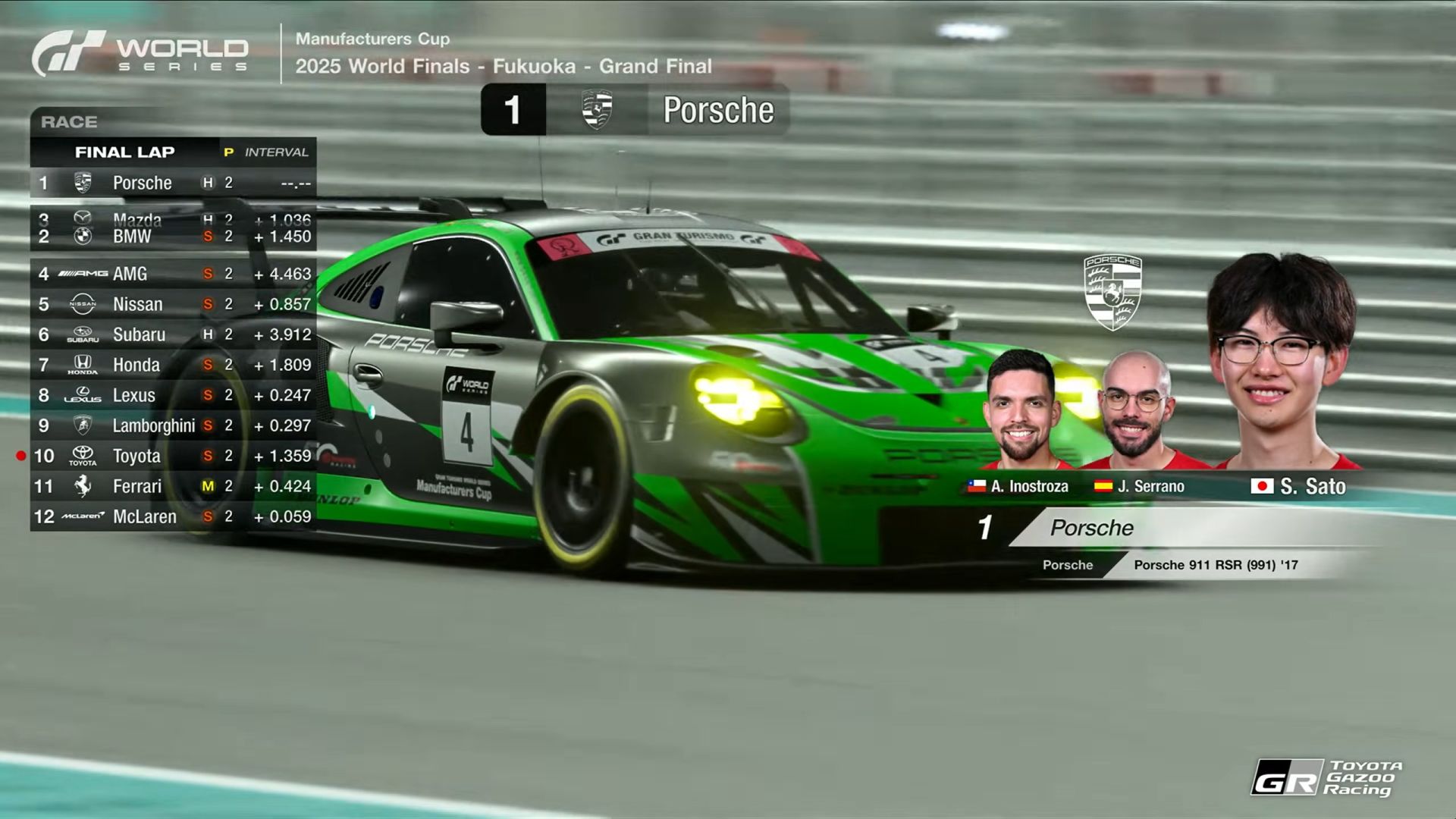Select the McLaren row in the standings
The image size is (1456, 819).
click(173, 516)
